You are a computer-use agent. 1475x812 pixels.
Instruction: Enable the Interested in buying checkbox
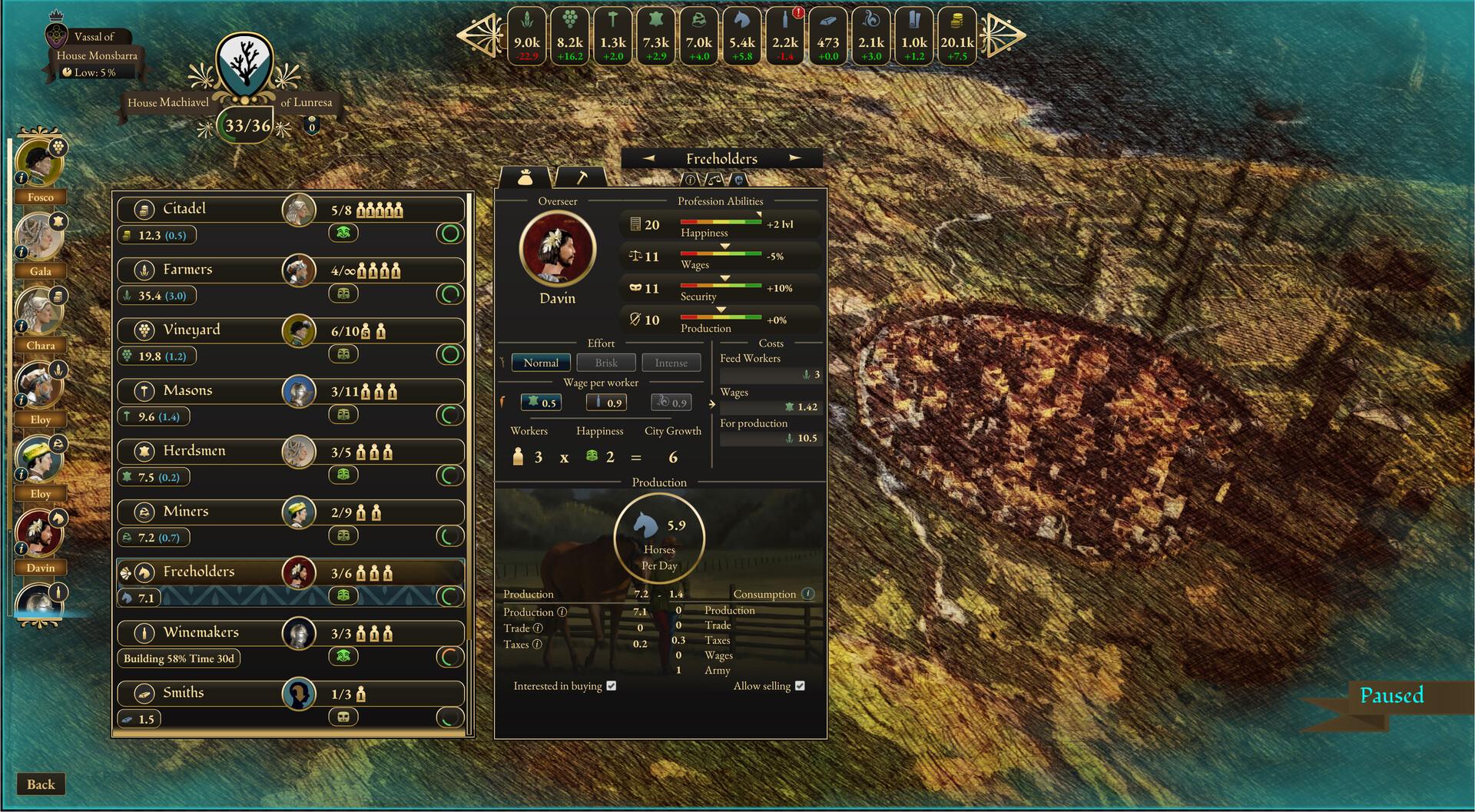(612, 685)
